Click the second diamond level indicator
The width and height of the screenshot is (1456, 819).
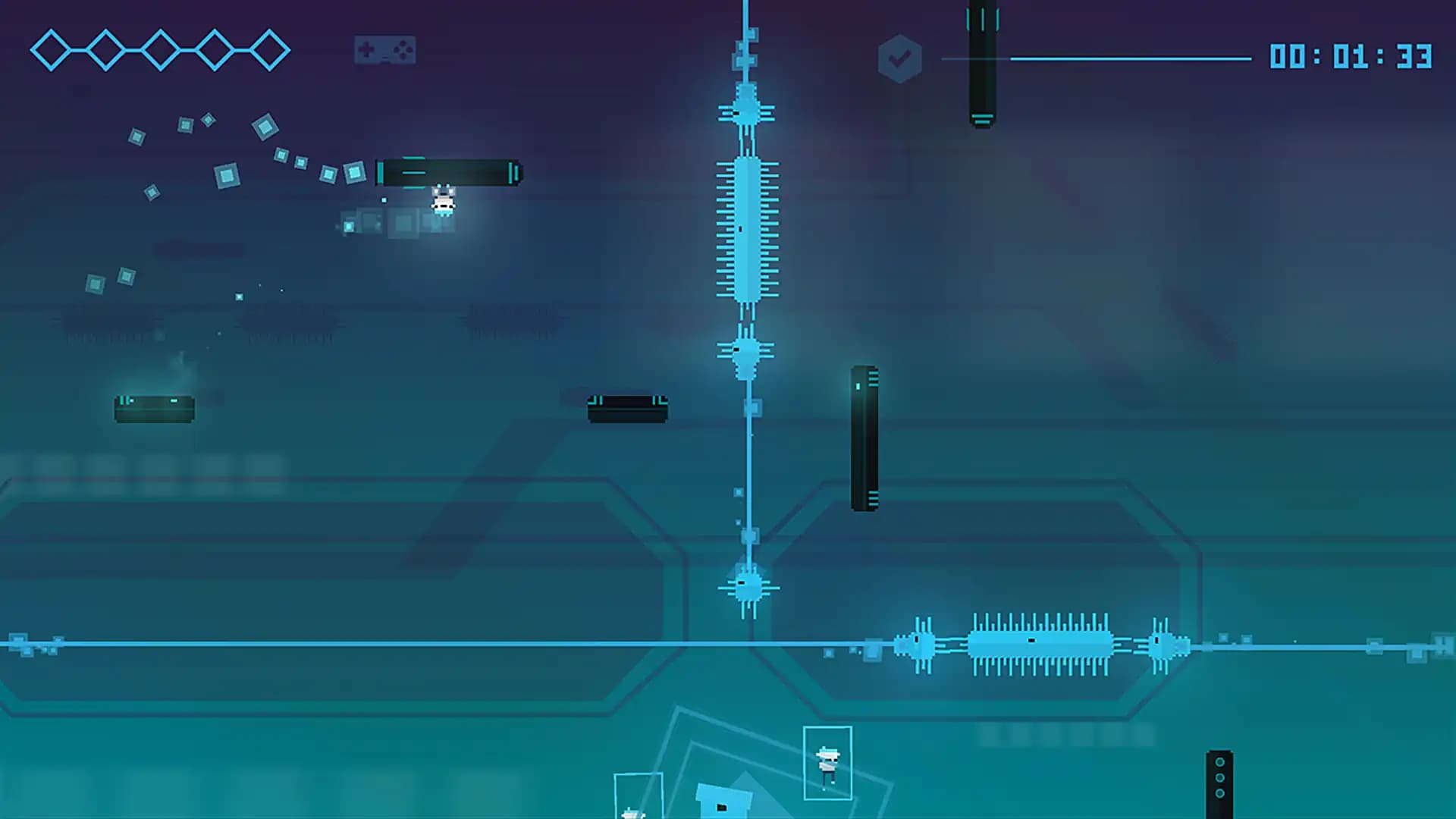click(x=106, y=49)
